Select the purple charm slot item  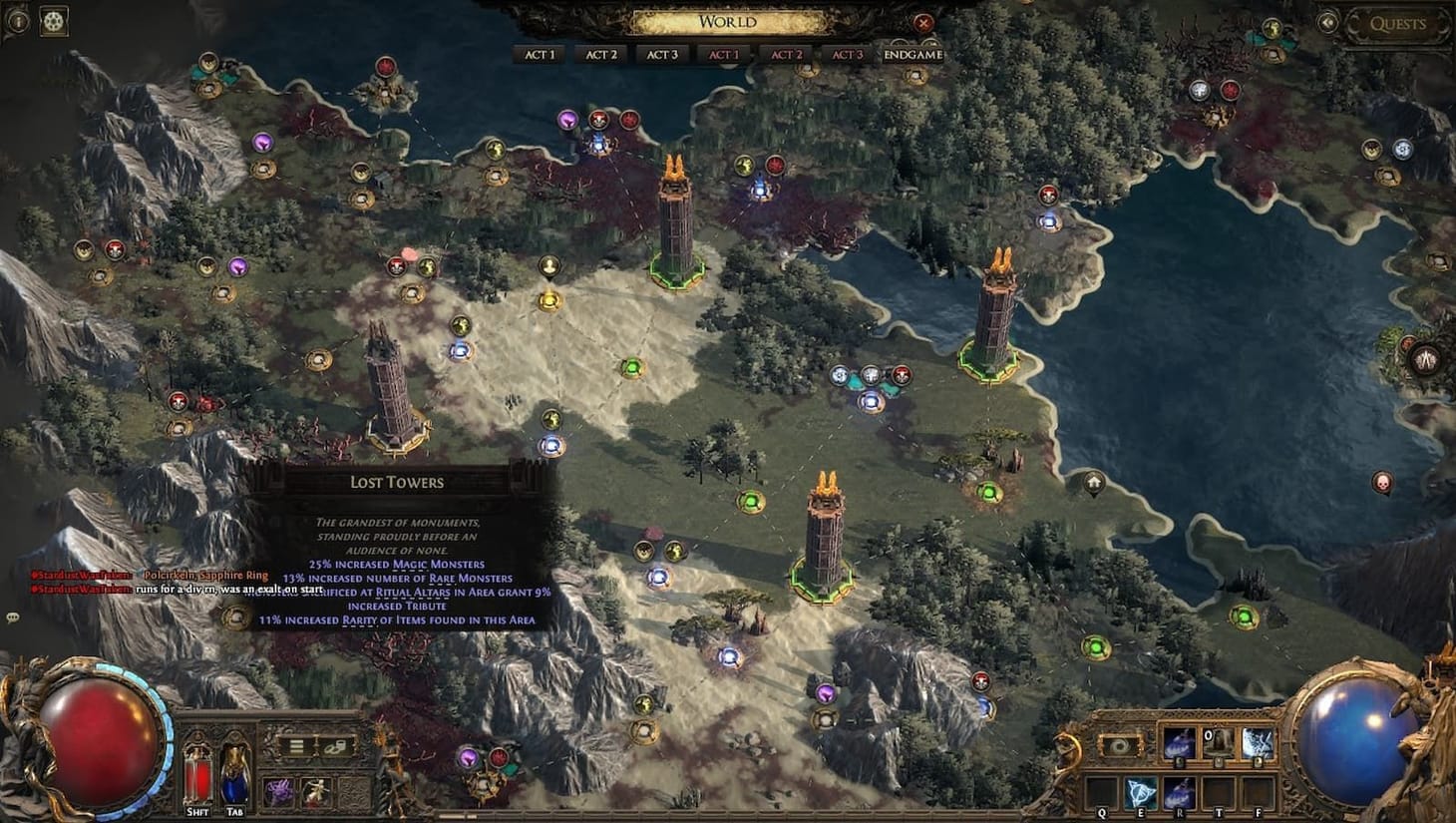click(x=277, y=790)
